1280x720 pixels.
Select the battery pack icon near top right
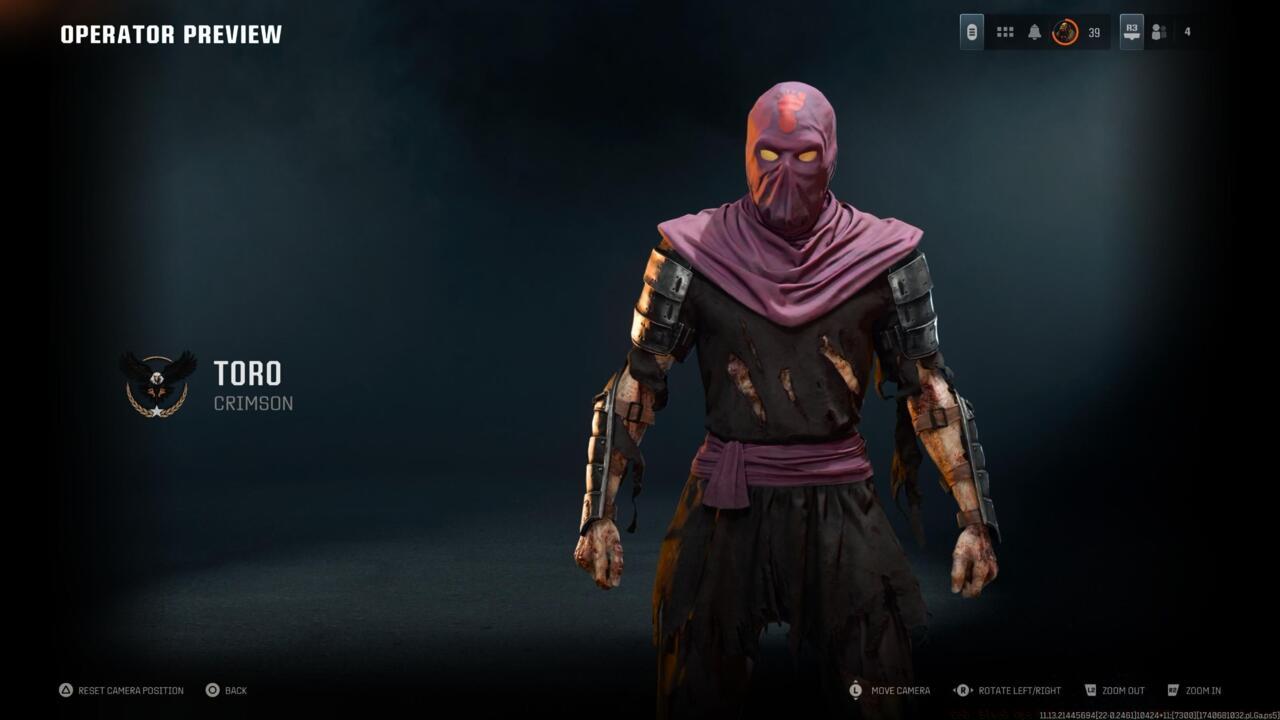coord(972,31)
